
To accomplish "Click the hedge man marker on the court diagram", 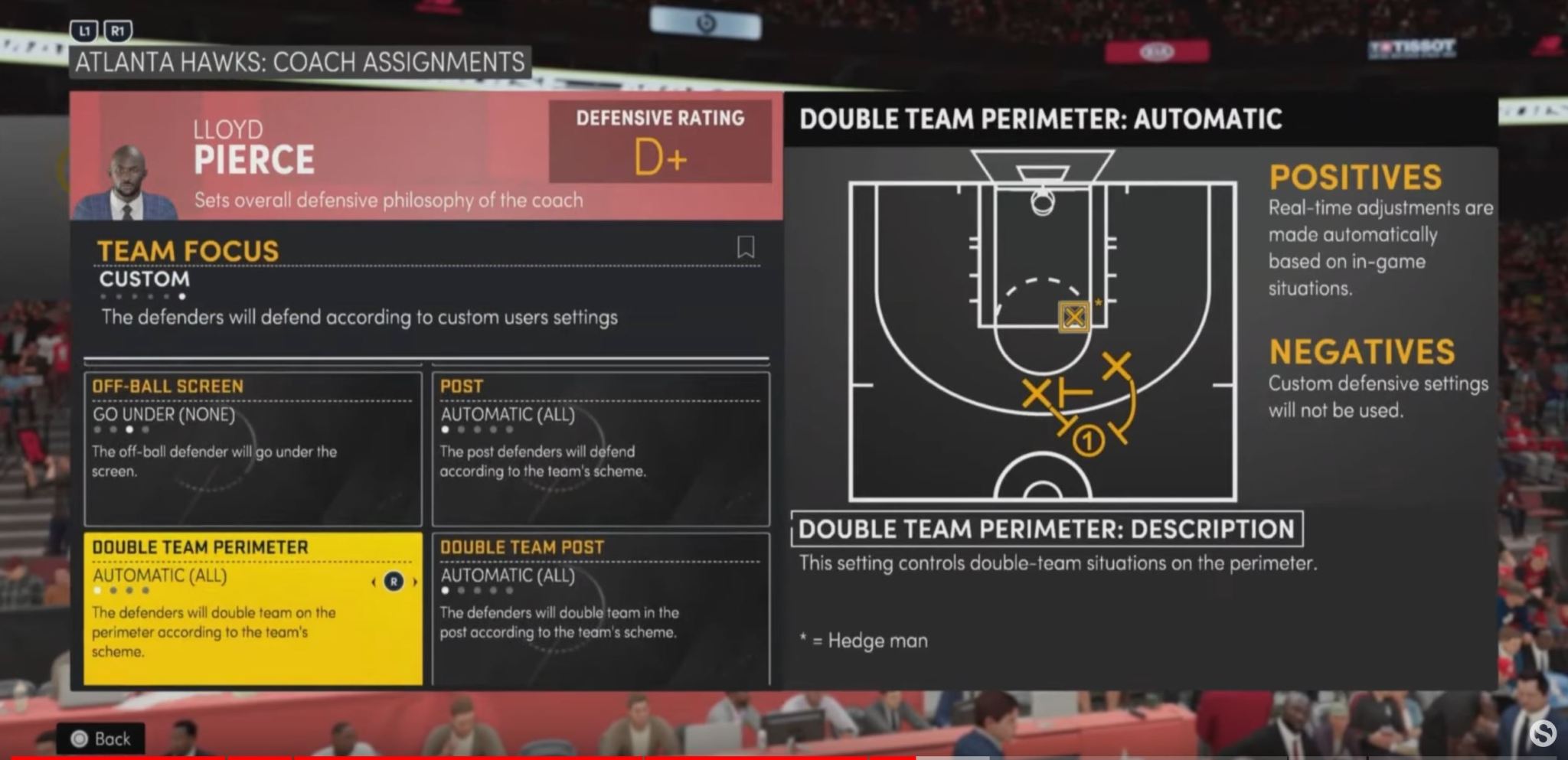I will (x=1074, y=317).
